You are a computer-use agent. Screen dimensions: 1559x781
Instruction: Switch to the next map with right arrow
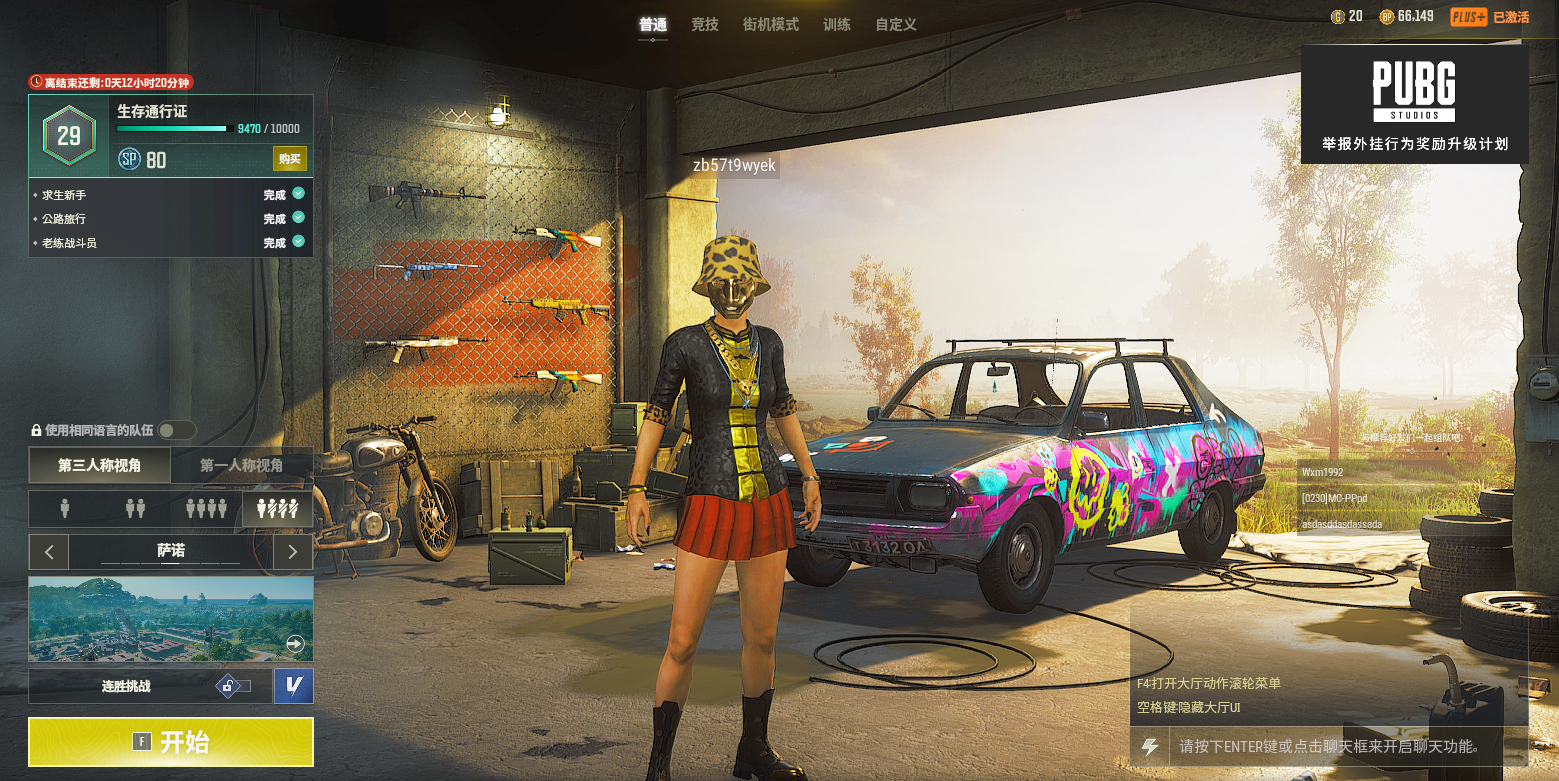point(292,551)
